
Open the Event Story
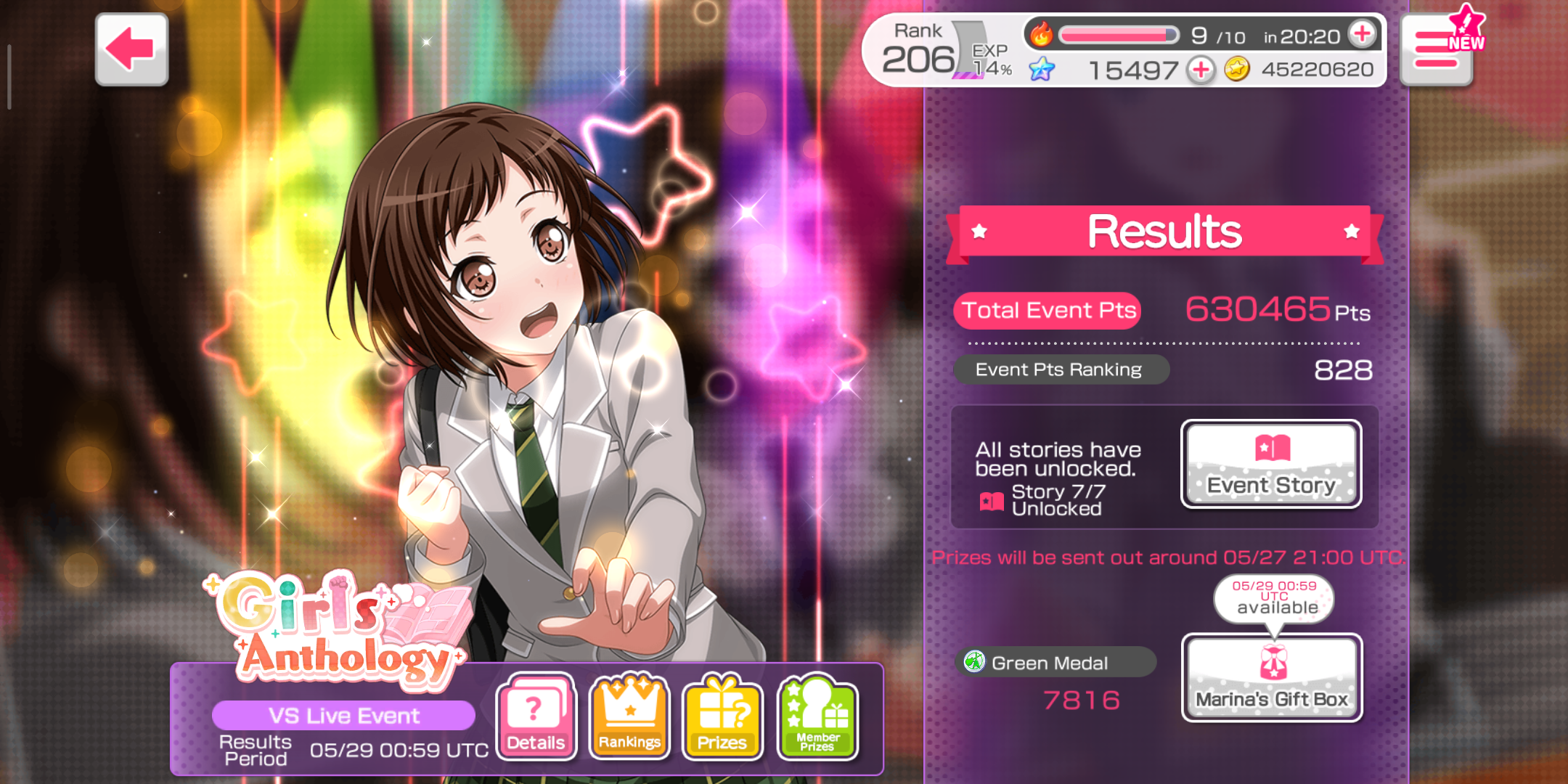pos(1271,465)
